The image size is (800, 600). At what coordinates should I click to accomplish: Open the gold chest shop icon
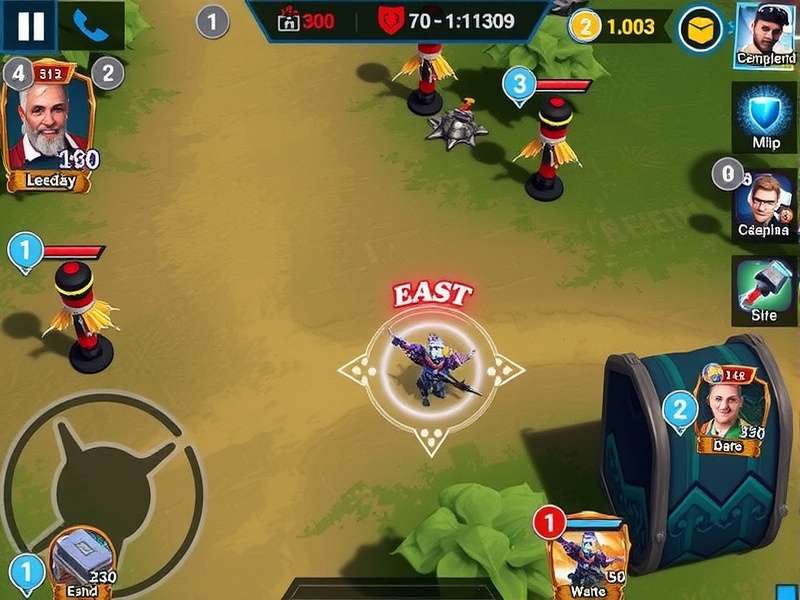[701, 29]
